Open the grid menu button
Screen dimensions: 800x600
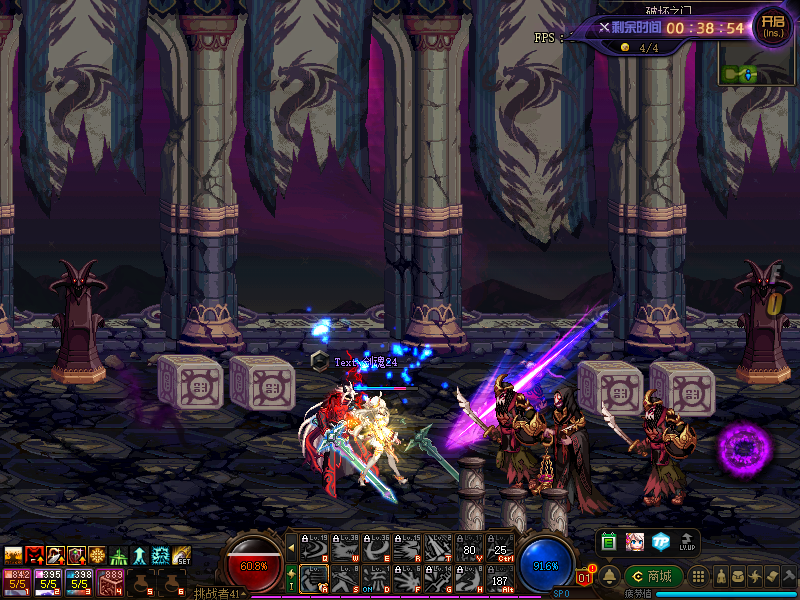pos(699,577)
